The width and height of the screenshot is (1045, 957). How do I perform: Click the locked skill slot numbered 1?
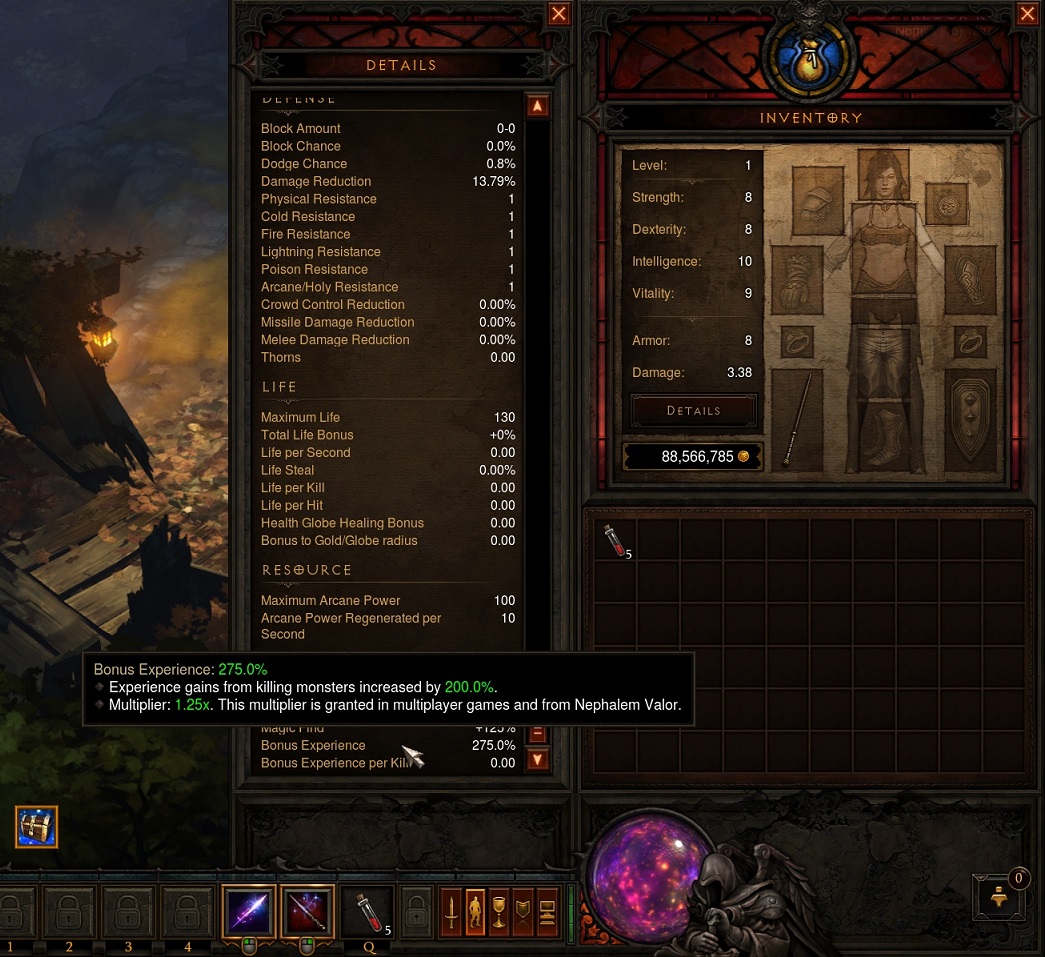[13, 913]
